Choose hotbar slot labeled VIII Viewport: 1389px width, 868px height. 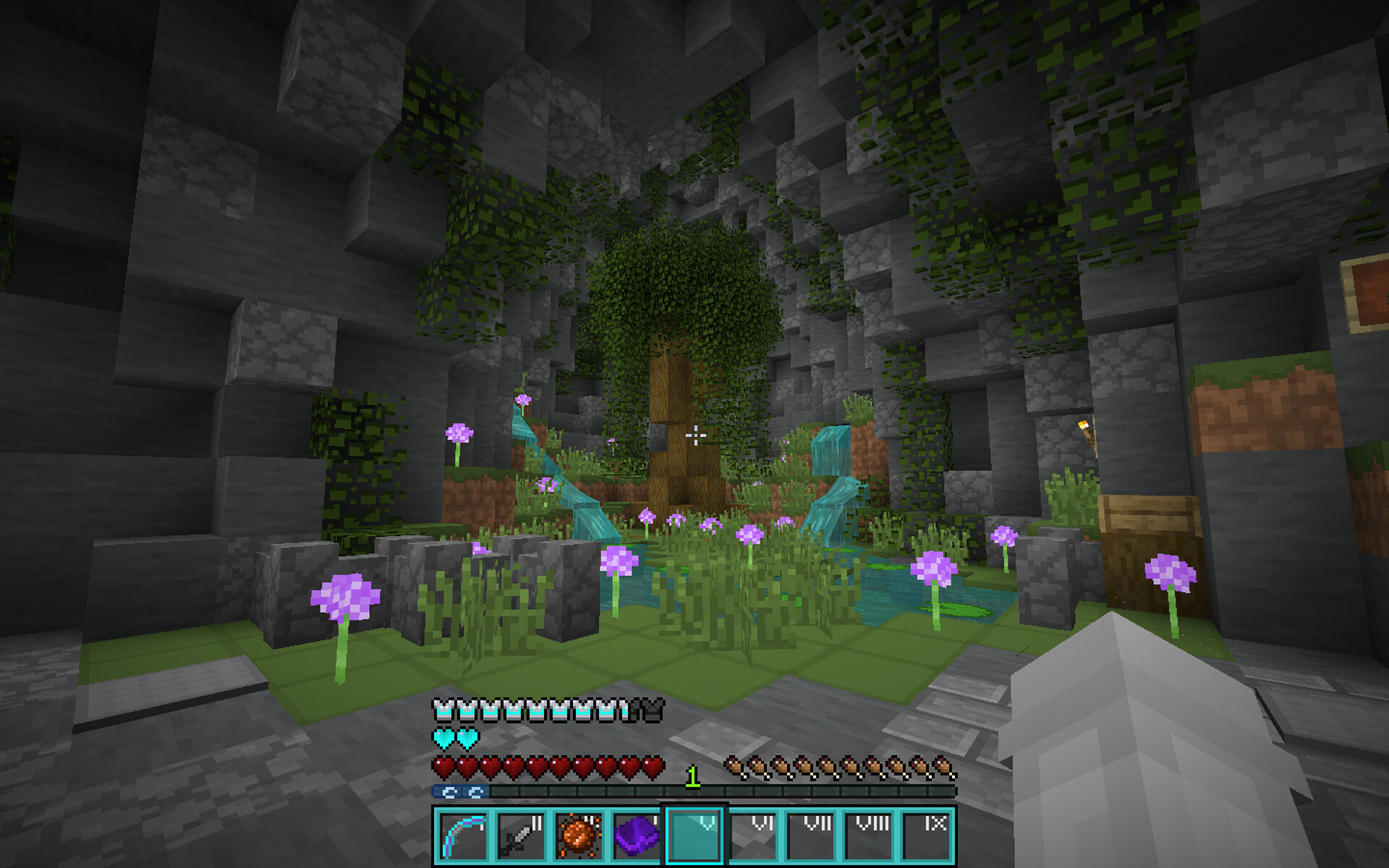[x=868, y=835]
